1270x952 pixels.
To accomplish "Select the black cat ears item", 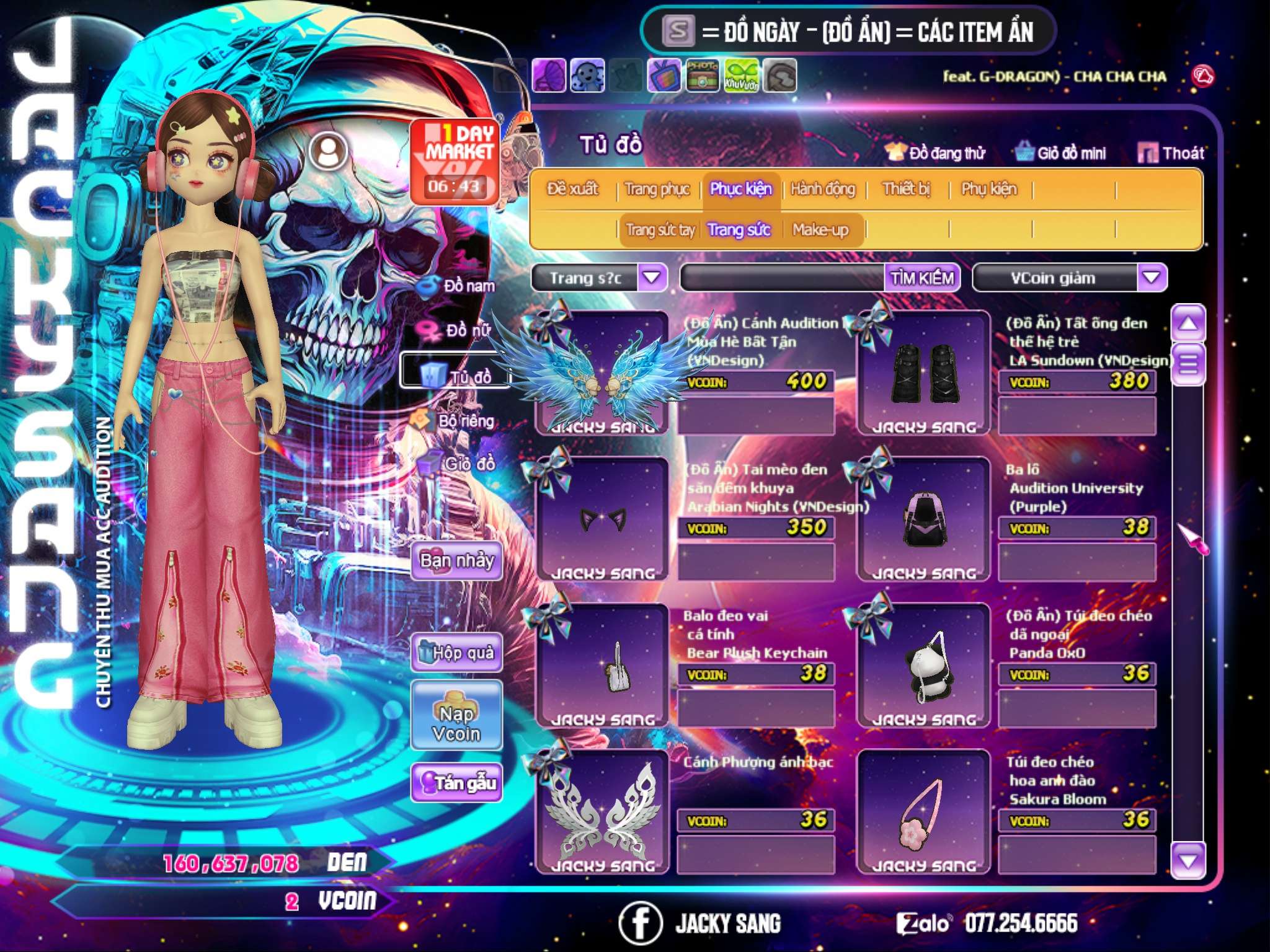I will click(x=602, y=519).
